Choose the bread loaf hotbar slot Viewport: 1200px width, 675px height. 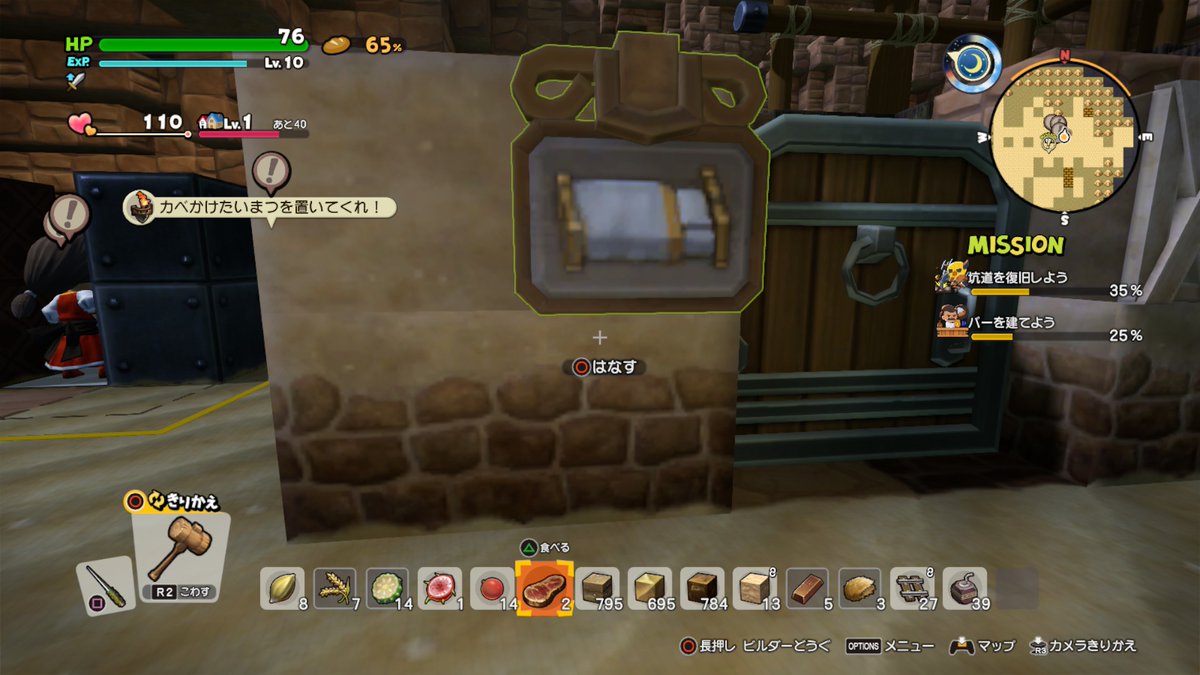click(x=859, y=588)
